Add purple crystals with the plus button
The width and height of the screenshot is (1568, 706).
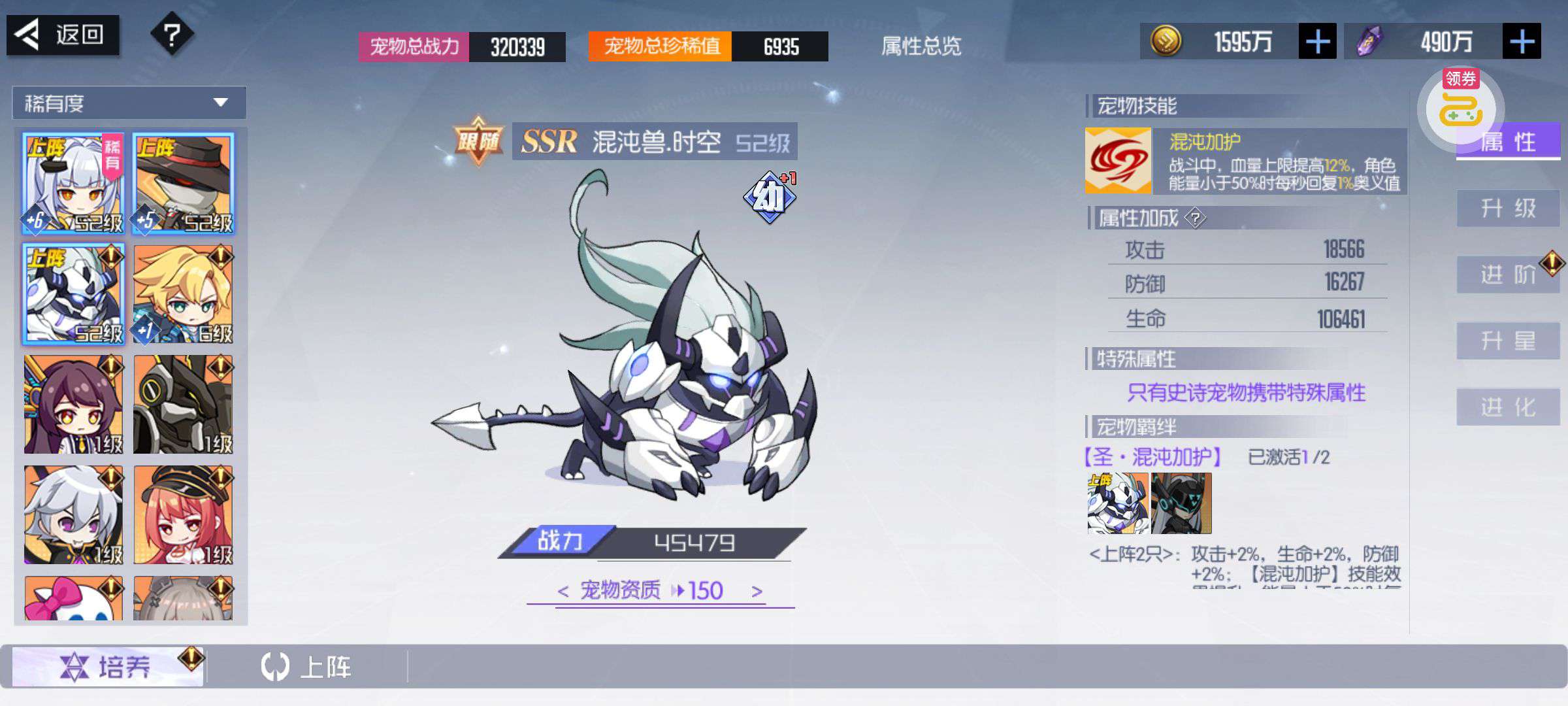pos(1522,42)
